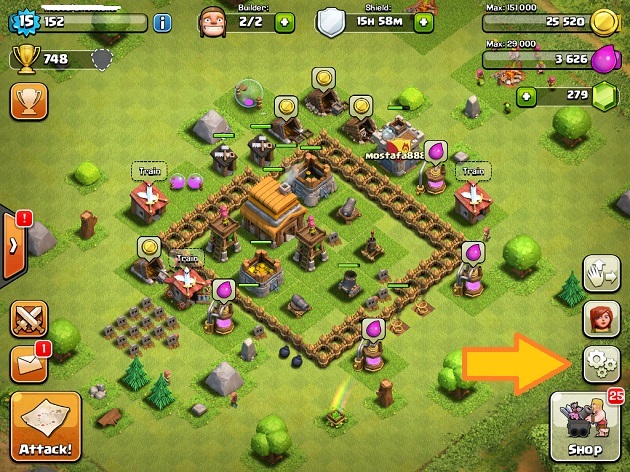Open the trophy leaderboard button

[x=28, y=101]
